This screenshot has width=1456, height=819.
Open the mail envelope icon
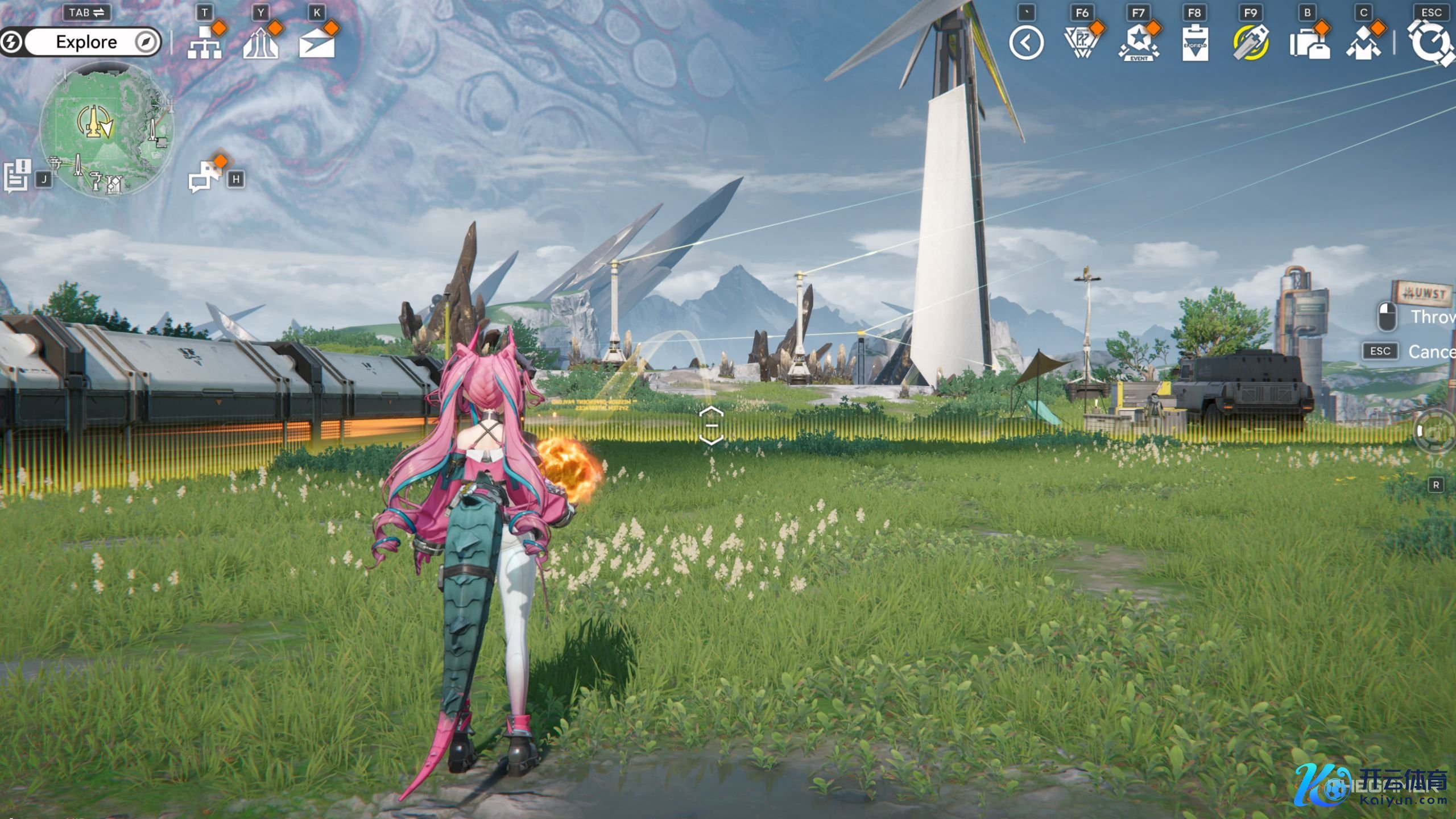point(317,44)
